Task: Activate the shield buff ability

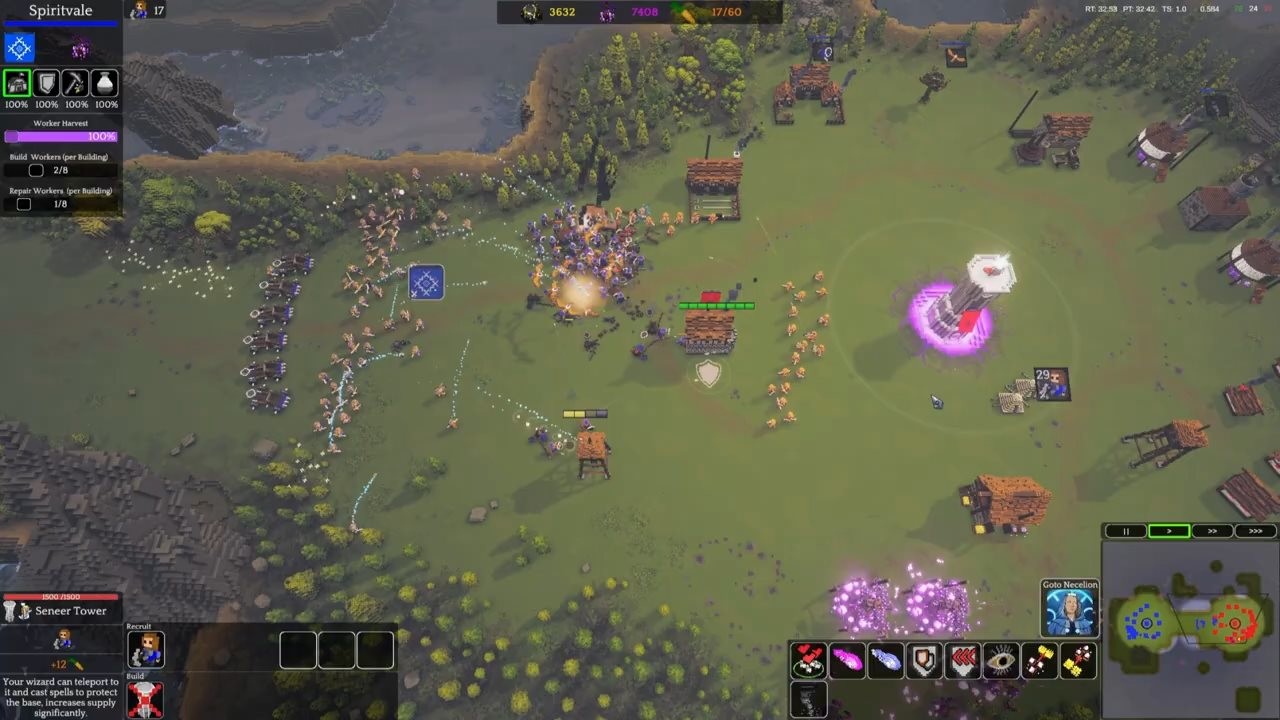Action: (x=924, y=660)
